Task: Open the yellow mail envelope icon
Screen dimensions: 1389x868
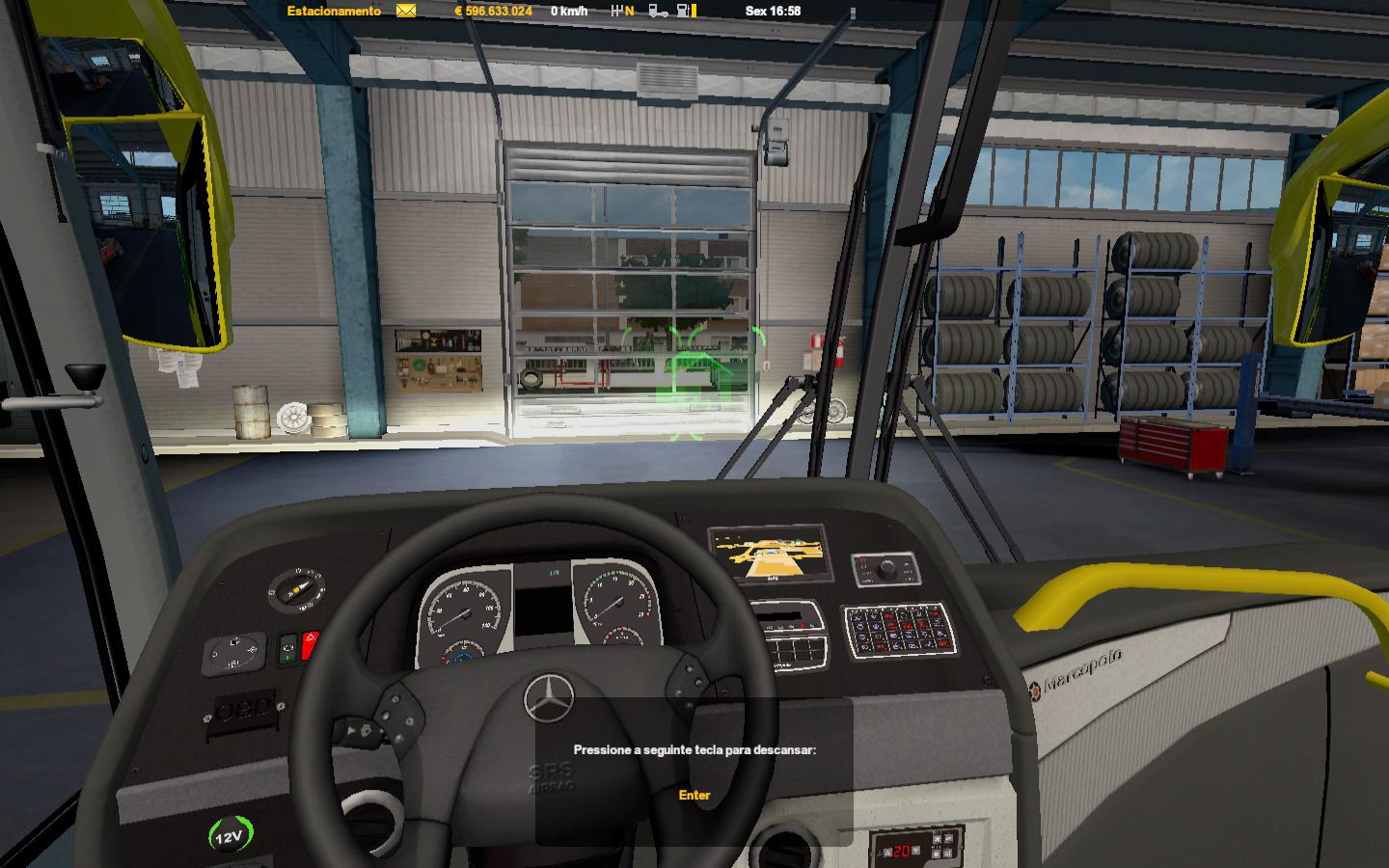Action: pyautogui.click(x=406, y=12)
